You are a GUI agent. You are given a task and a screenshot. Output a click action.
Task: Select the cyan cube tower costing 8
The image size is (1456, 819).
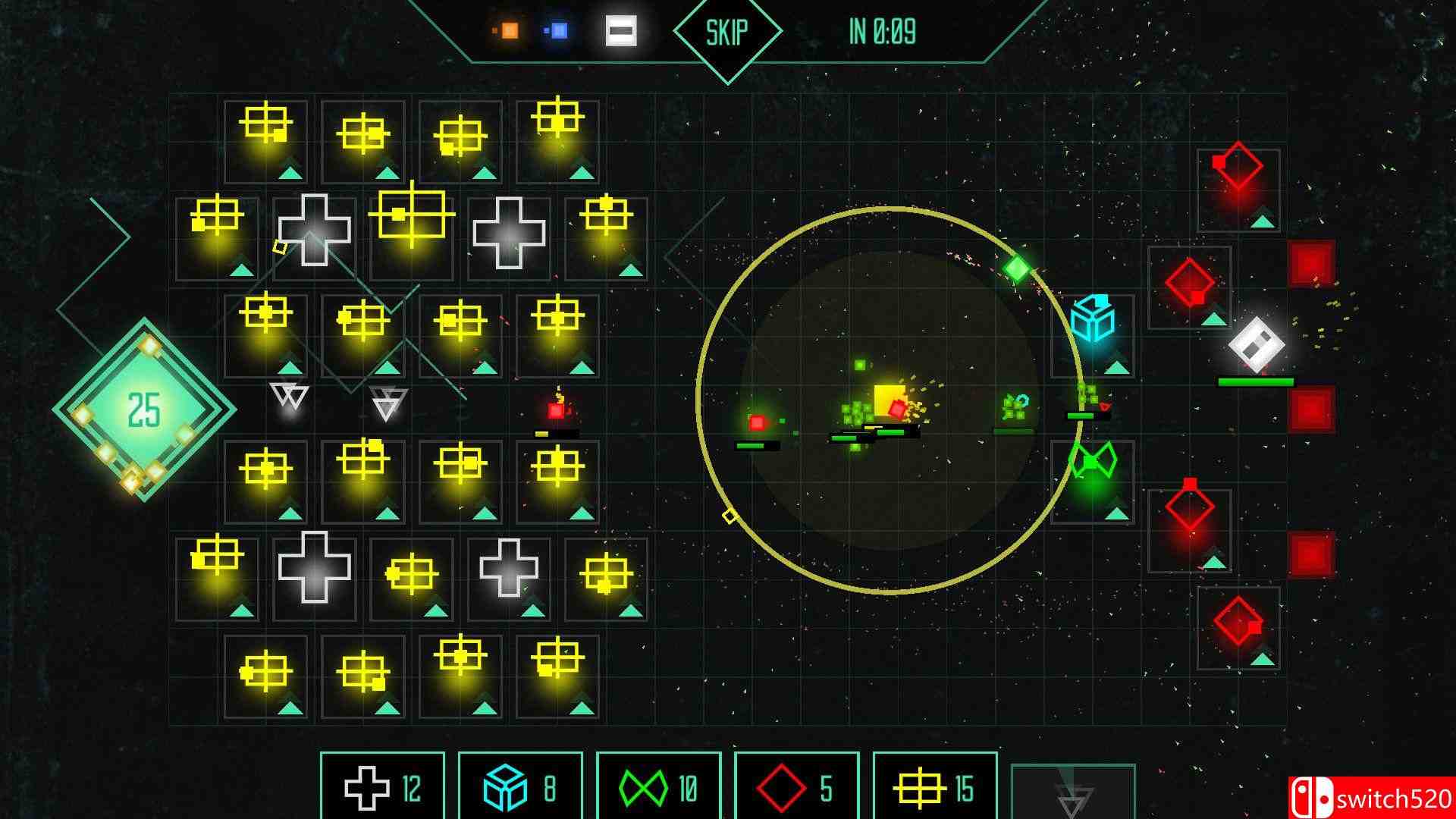[520, 787]
